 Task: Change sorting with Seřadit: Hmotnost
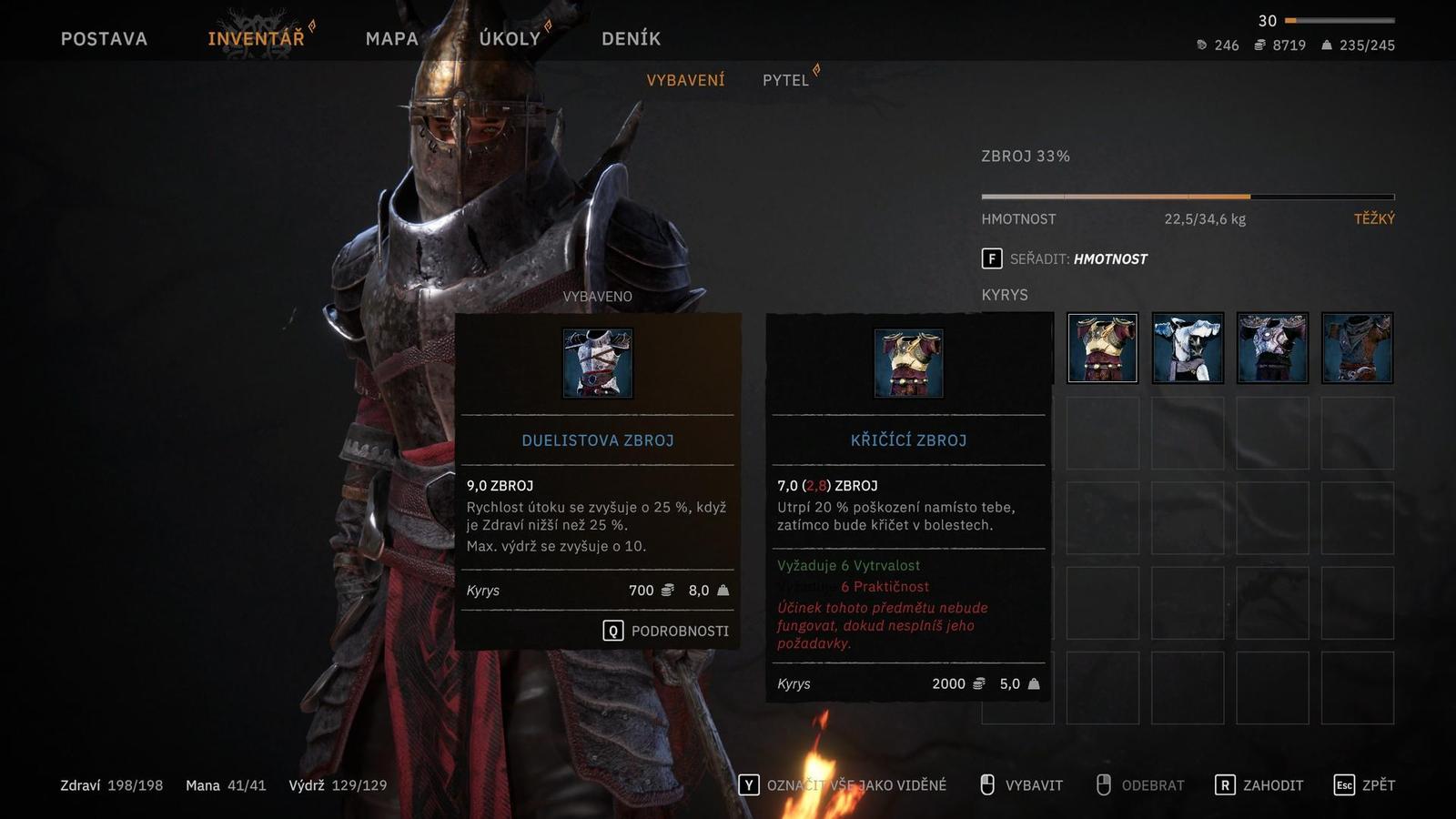[x=1065, y=259]
